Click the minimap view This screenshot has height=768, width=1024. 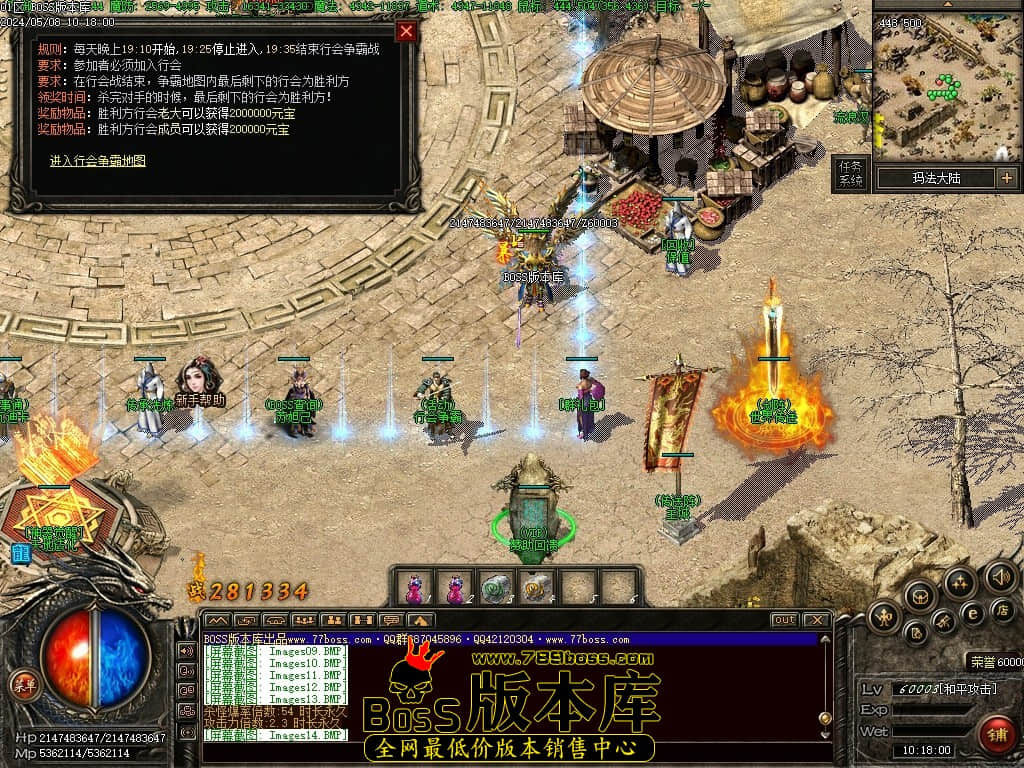[x=944, y=89]
